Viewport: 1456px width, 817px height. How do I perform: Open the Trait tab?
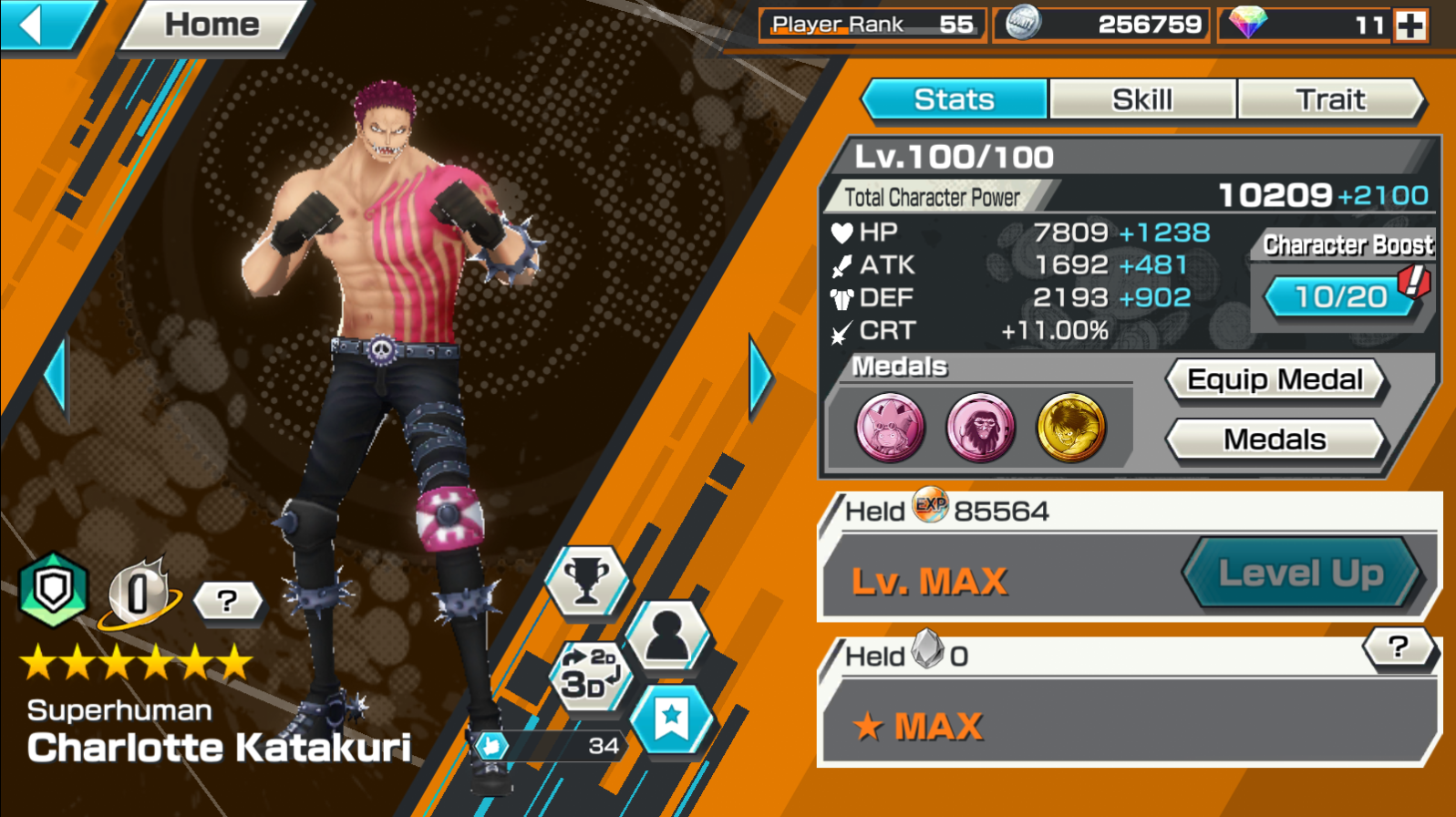(1332, 99)
